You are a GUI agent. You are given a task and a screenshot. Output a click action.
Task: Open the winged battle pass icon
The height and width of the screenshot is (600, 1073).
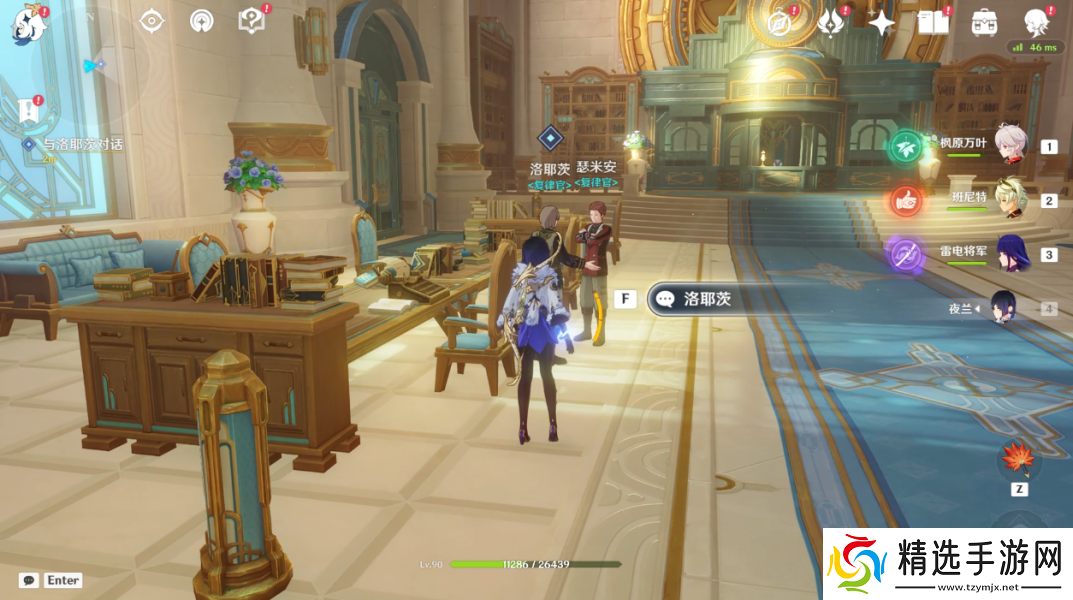coord(830,23)
